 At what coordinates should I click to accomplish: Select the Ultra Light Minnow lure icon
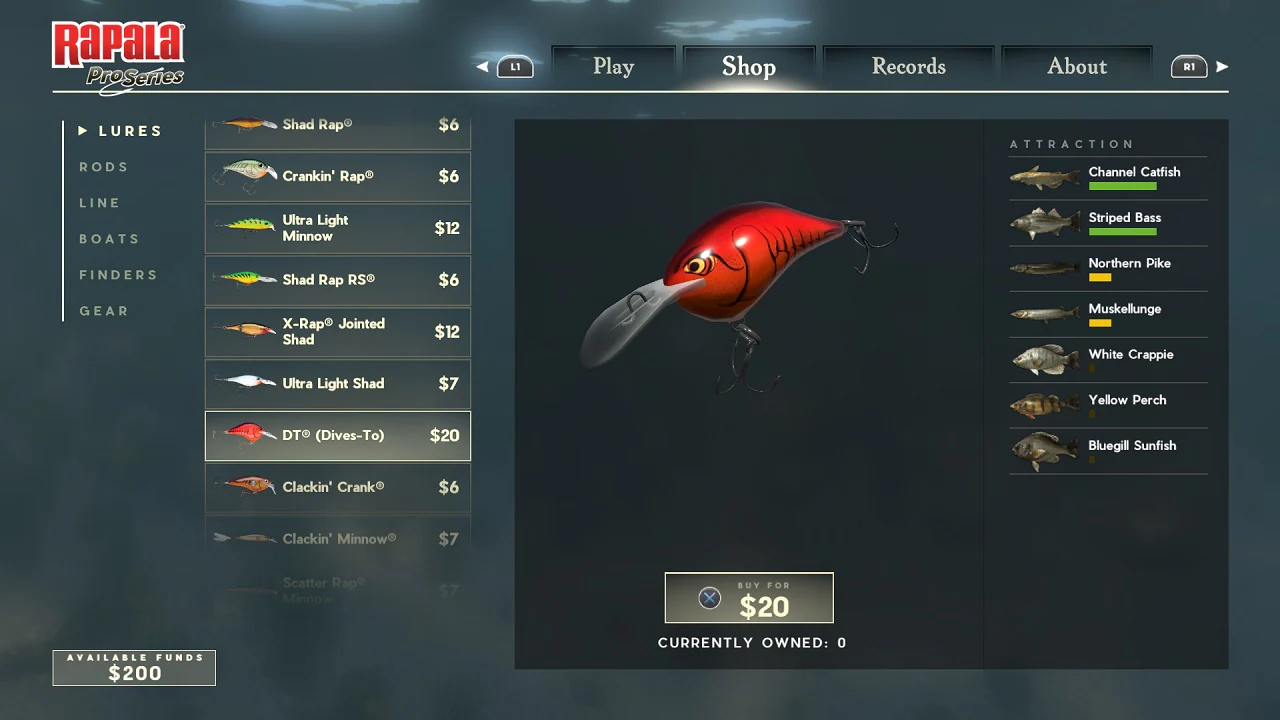point(245,228)
